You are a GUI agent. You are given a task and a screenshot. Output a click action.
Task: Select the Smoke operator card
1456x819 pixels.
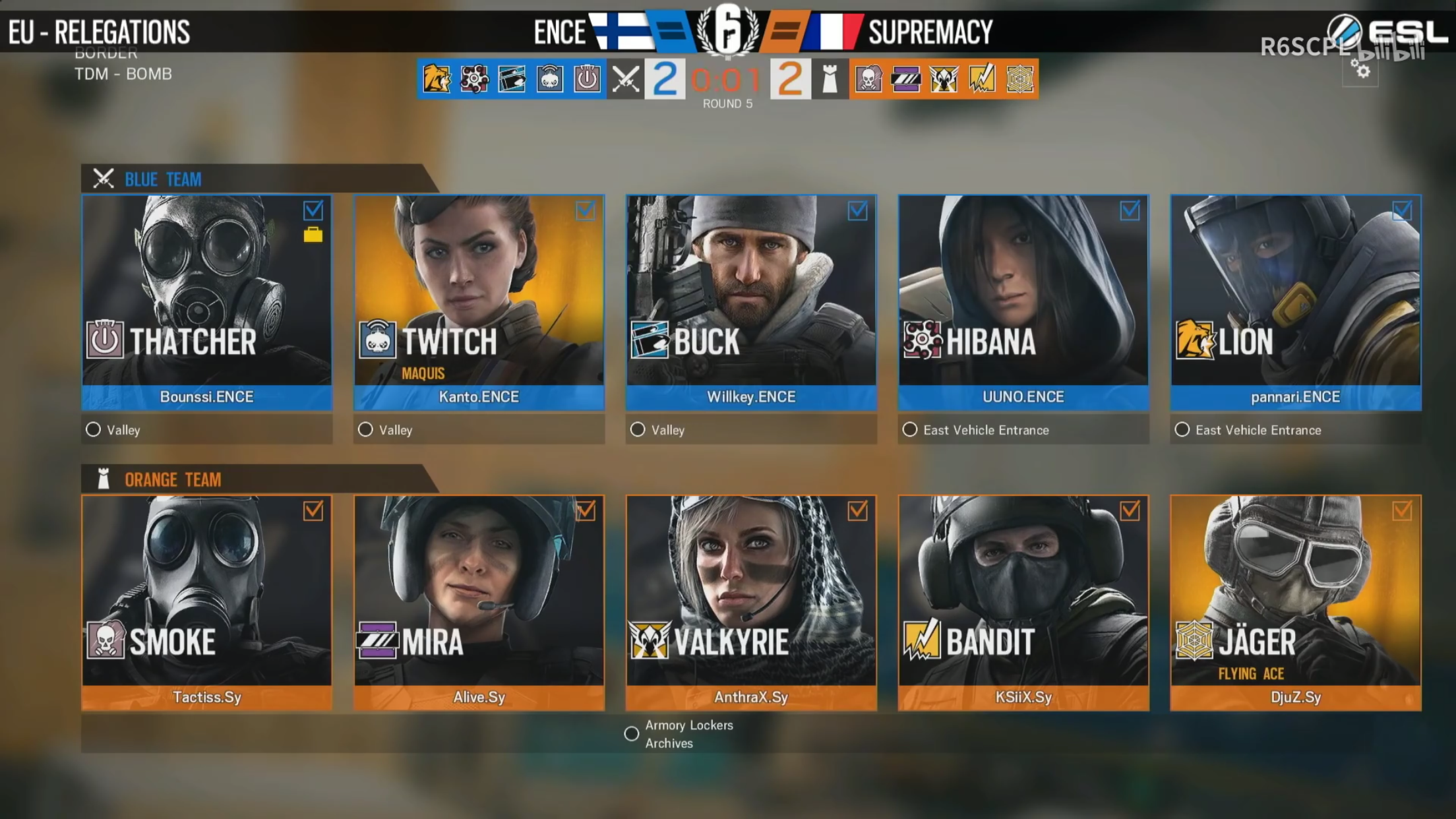(206, 591)
